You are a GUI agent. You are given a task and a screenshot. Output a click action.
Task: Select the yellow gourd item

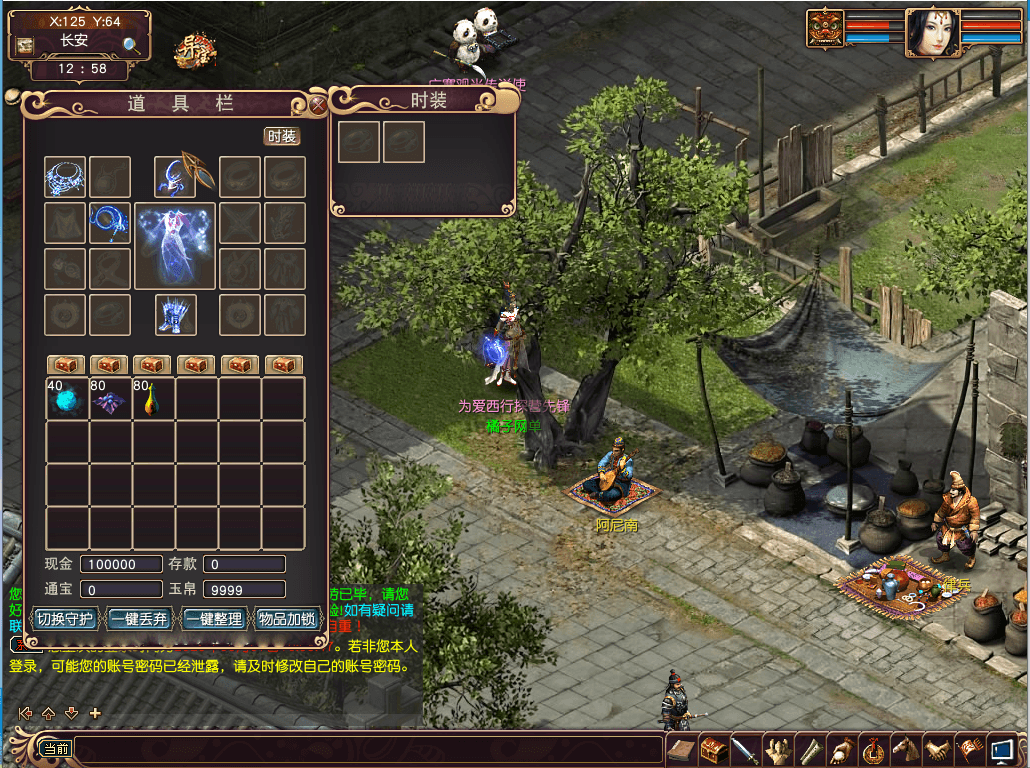click(153, 400)
